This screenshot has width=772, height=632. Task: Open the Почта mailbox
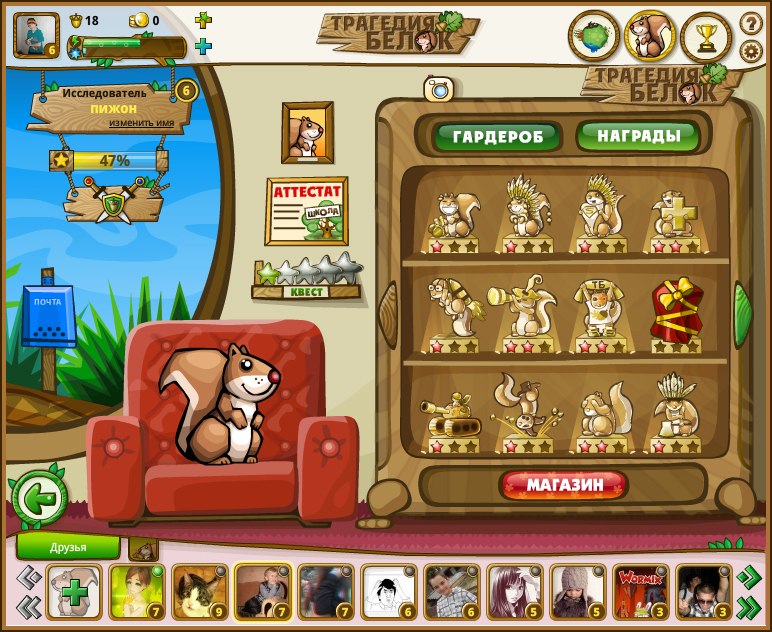point(48,317)
